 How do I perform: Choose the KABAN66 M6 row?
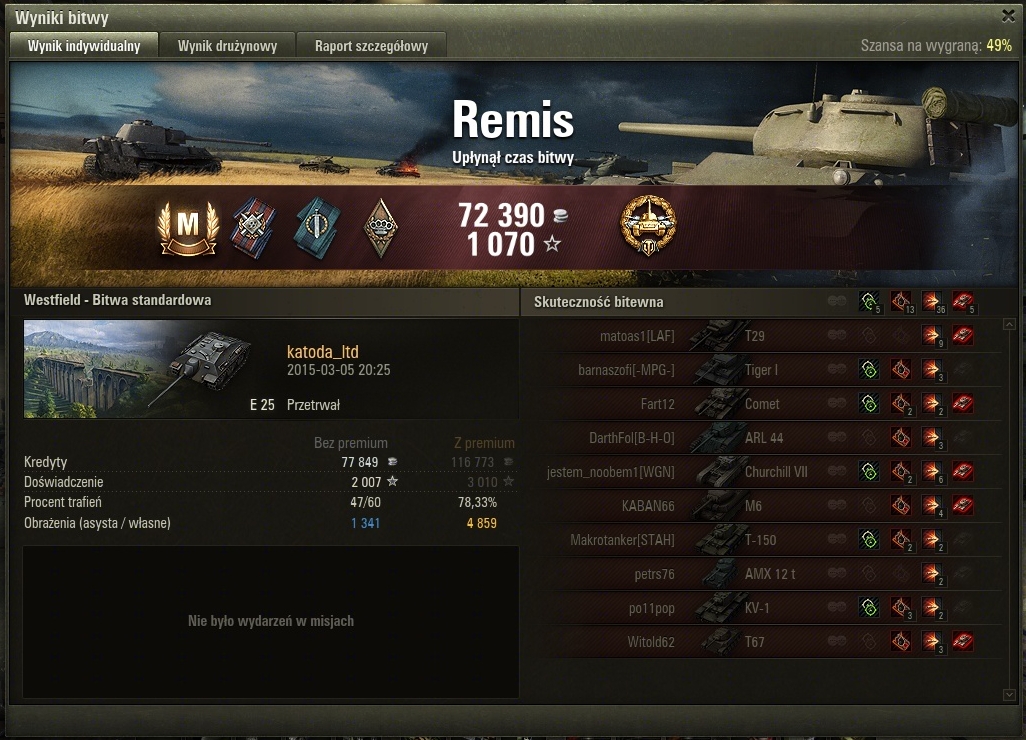pos(760,506)
